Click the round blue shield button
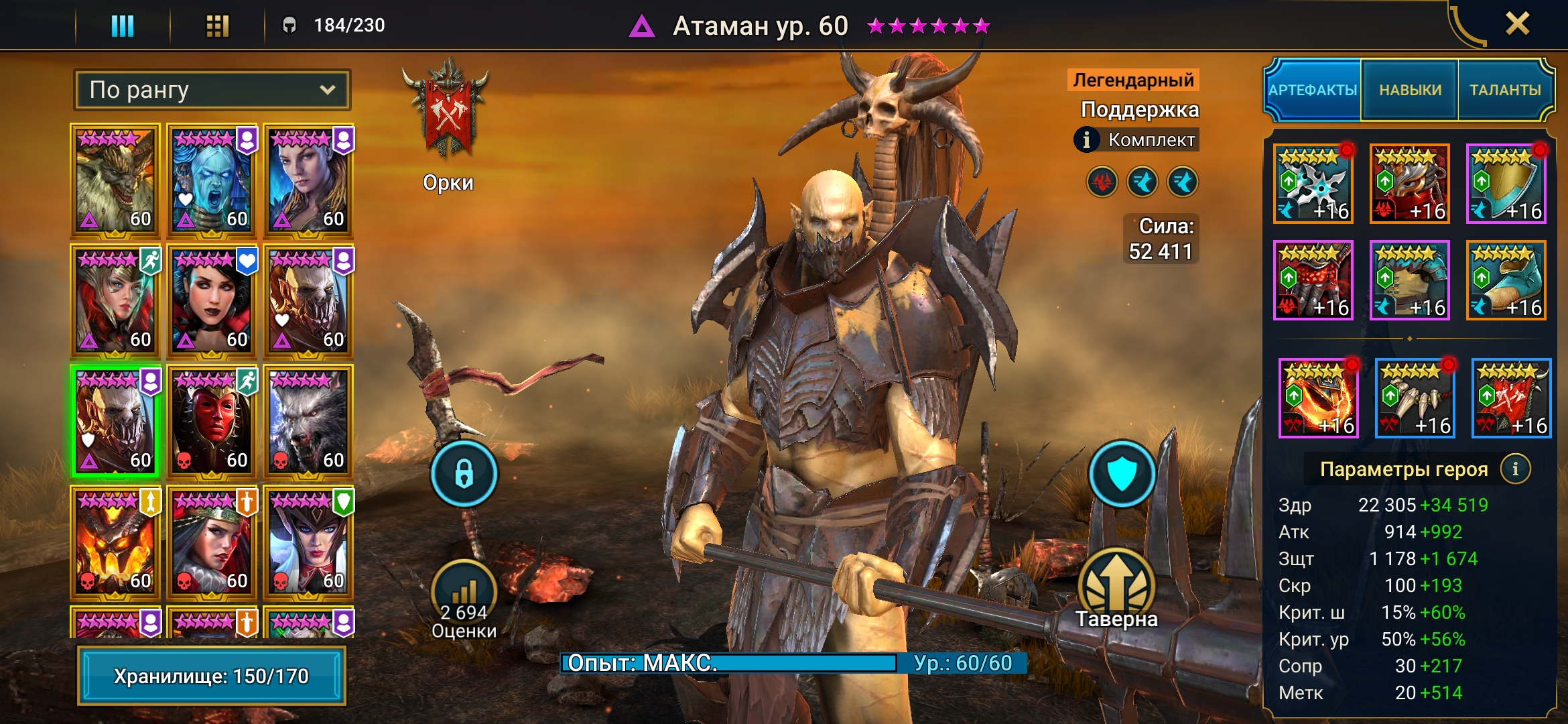This screenshot has width=1568, height=724. pyautogui.click(x=1122, y=474)
